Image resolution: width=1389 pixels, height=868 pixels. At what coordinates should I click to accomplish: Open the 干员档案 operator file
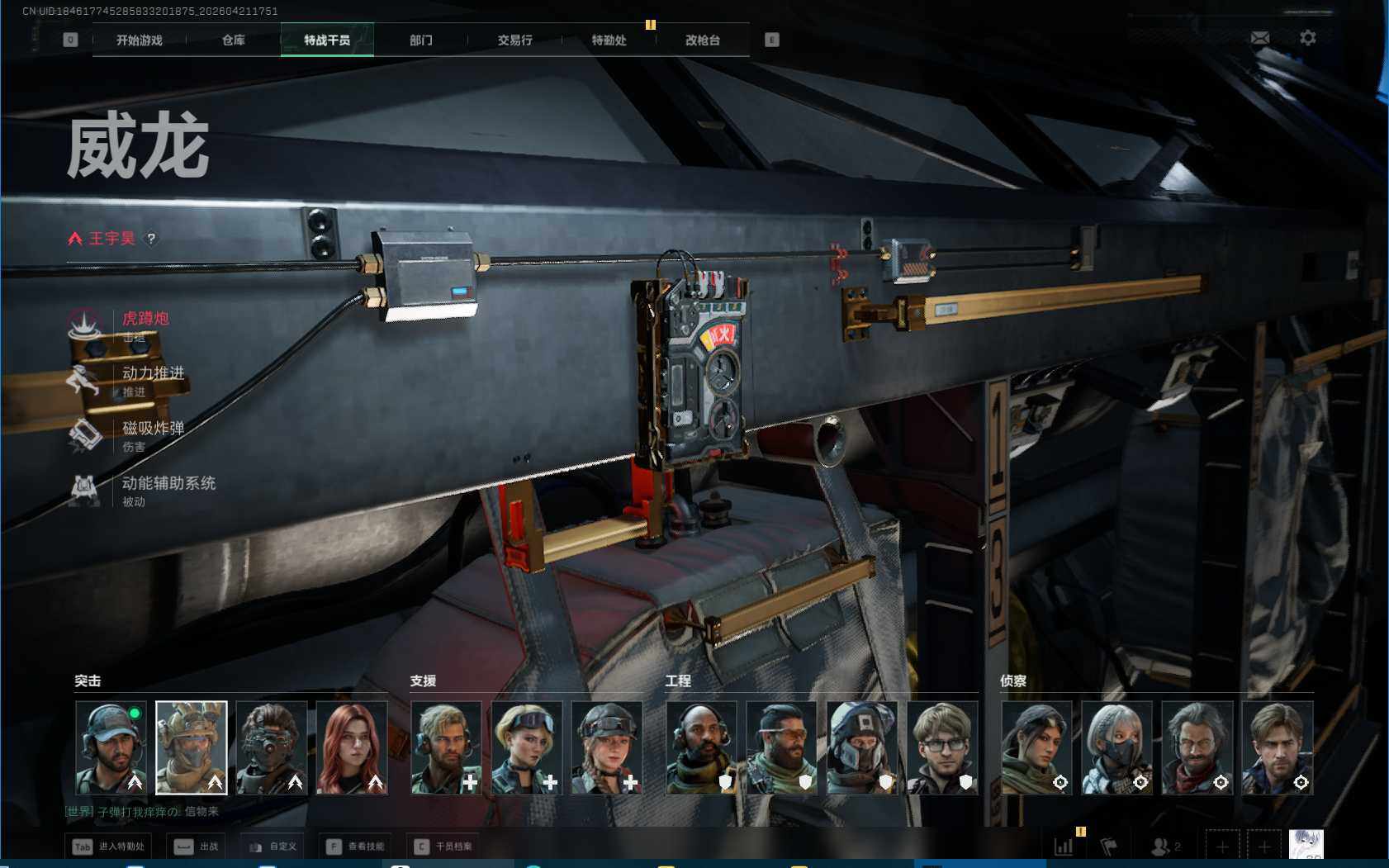(444, 847)
